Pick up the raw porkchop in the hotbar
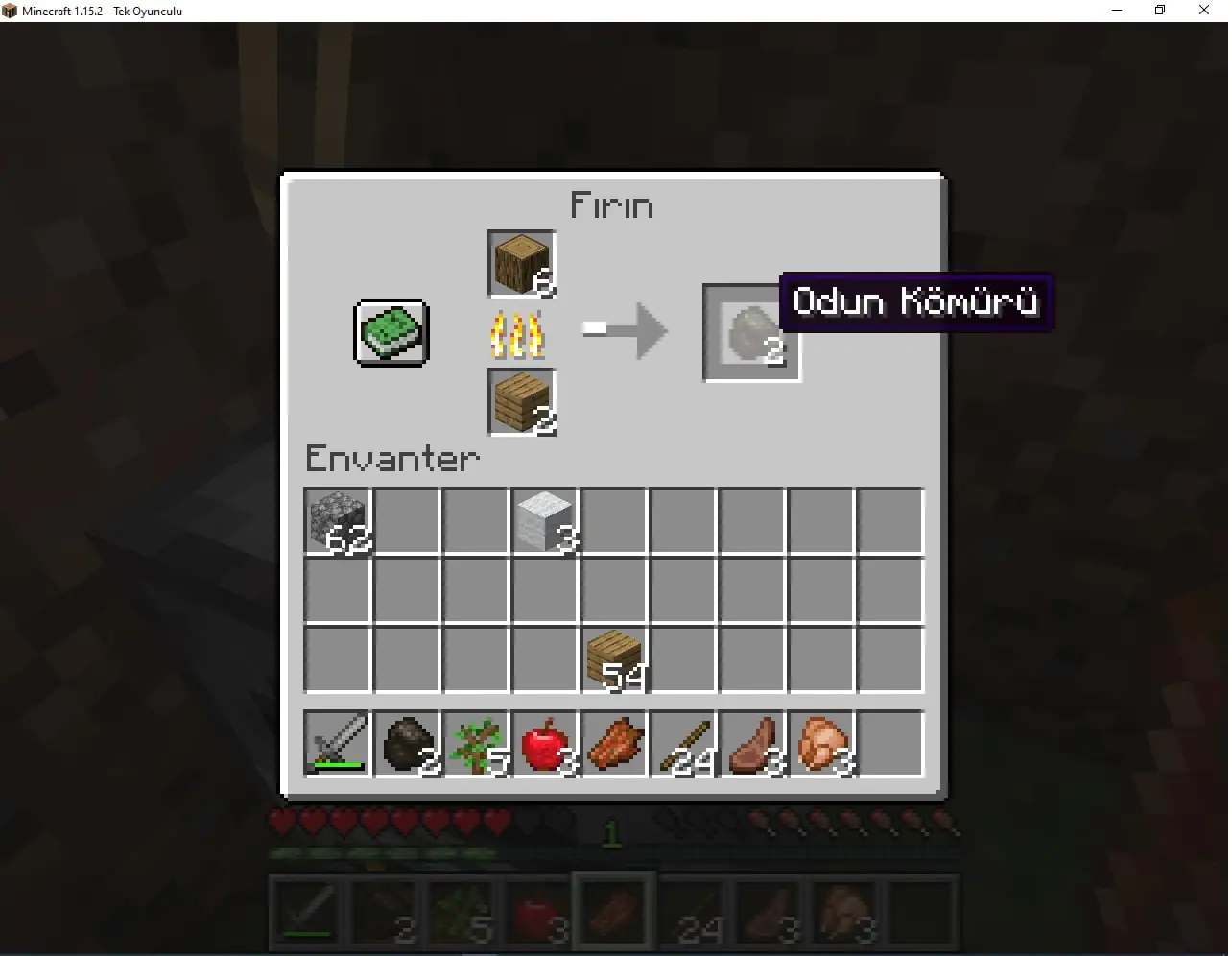Screen dimensions: 1232x956 pyautogui.click(x=821, y=744)
